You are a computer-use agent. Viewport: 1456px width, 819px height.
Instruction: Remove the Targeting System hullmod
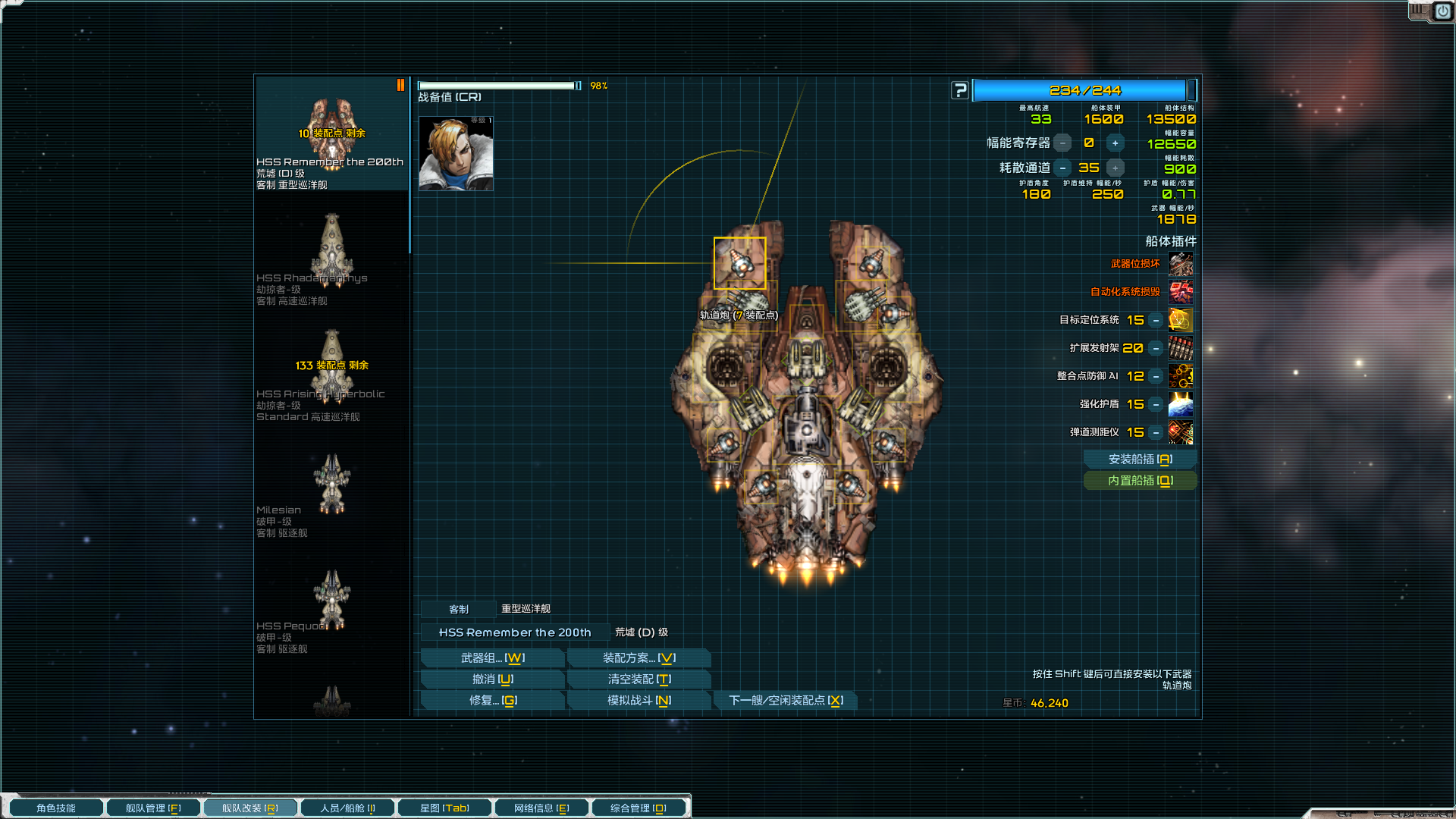pyautogui.click(x=1156, y=321)
